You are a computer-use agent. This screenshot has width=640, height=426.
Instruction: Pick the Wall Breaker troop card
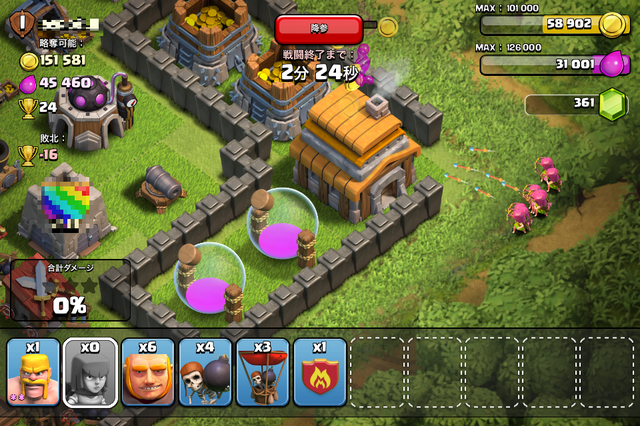[205, 372]
